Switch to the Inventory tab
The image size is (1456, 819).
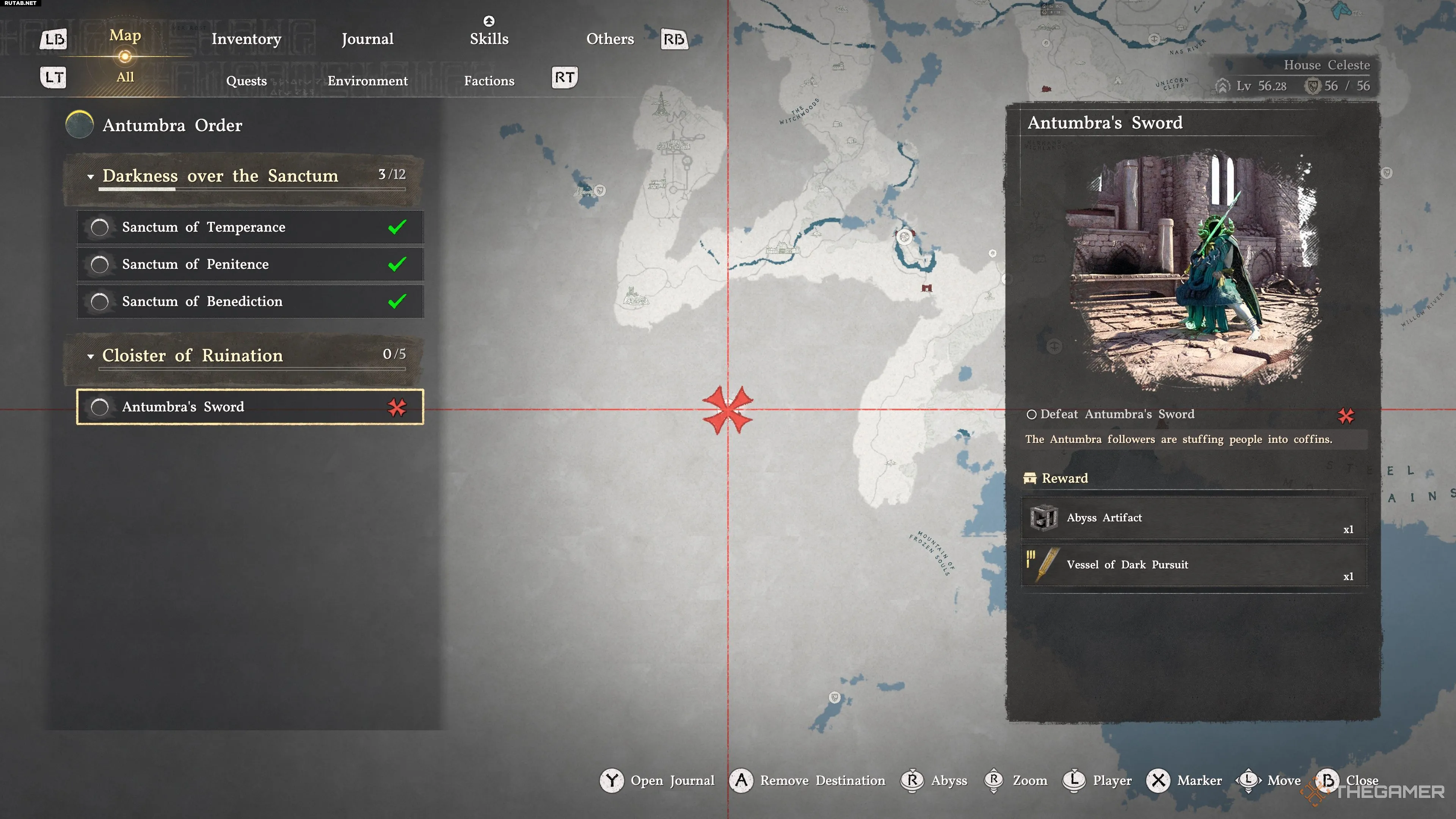[x=246, y=39]
